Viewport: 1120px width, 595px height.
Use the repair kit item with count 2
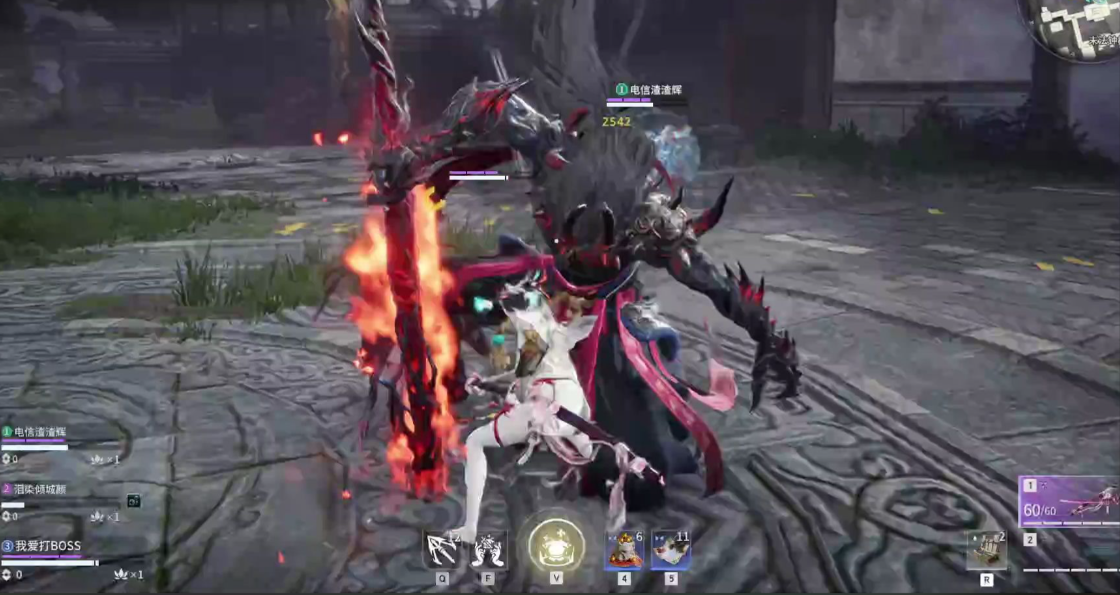tap(986, 551)
